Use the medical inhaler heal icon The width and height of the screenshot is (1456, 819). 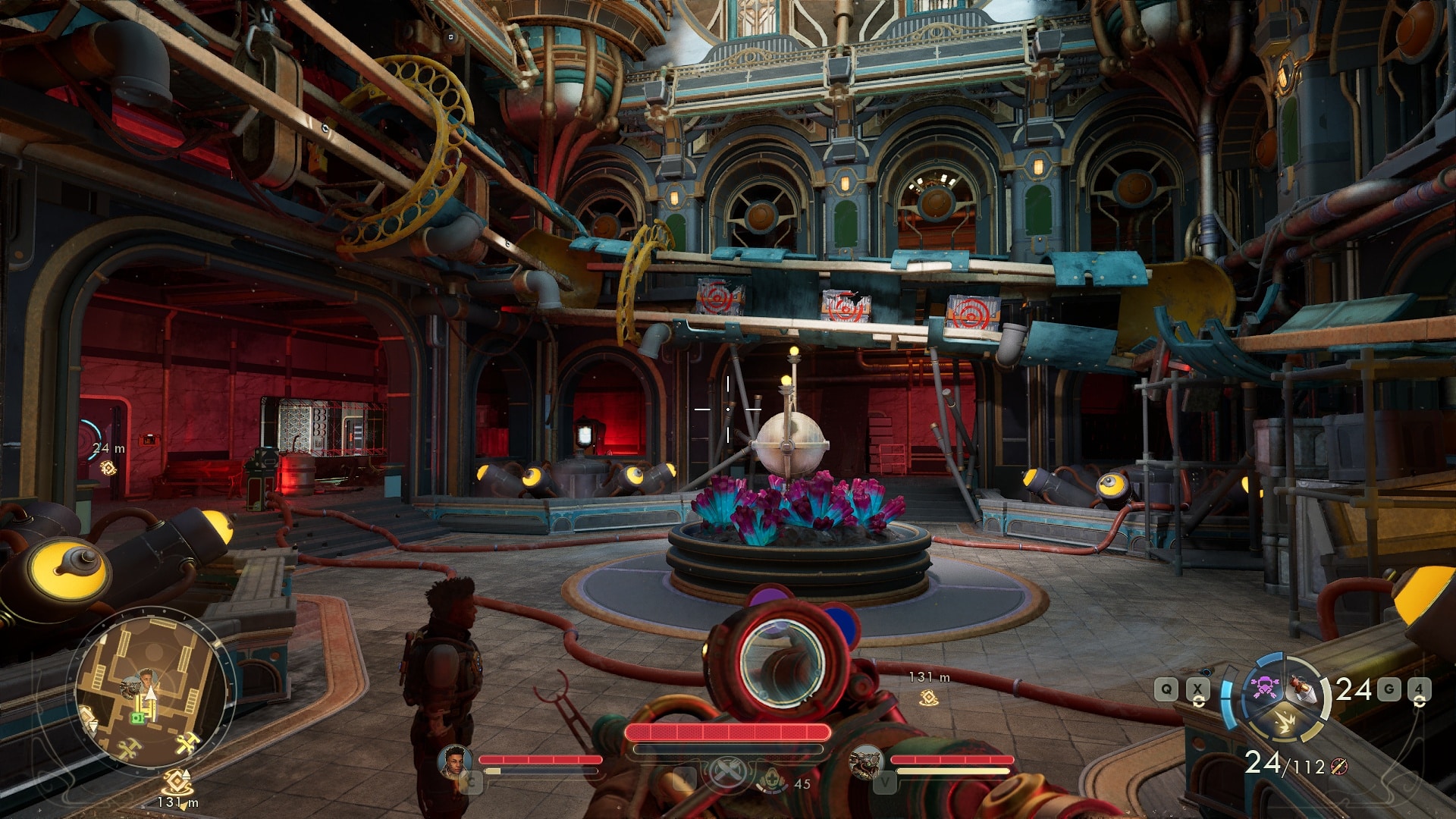(x=771, y=780)
